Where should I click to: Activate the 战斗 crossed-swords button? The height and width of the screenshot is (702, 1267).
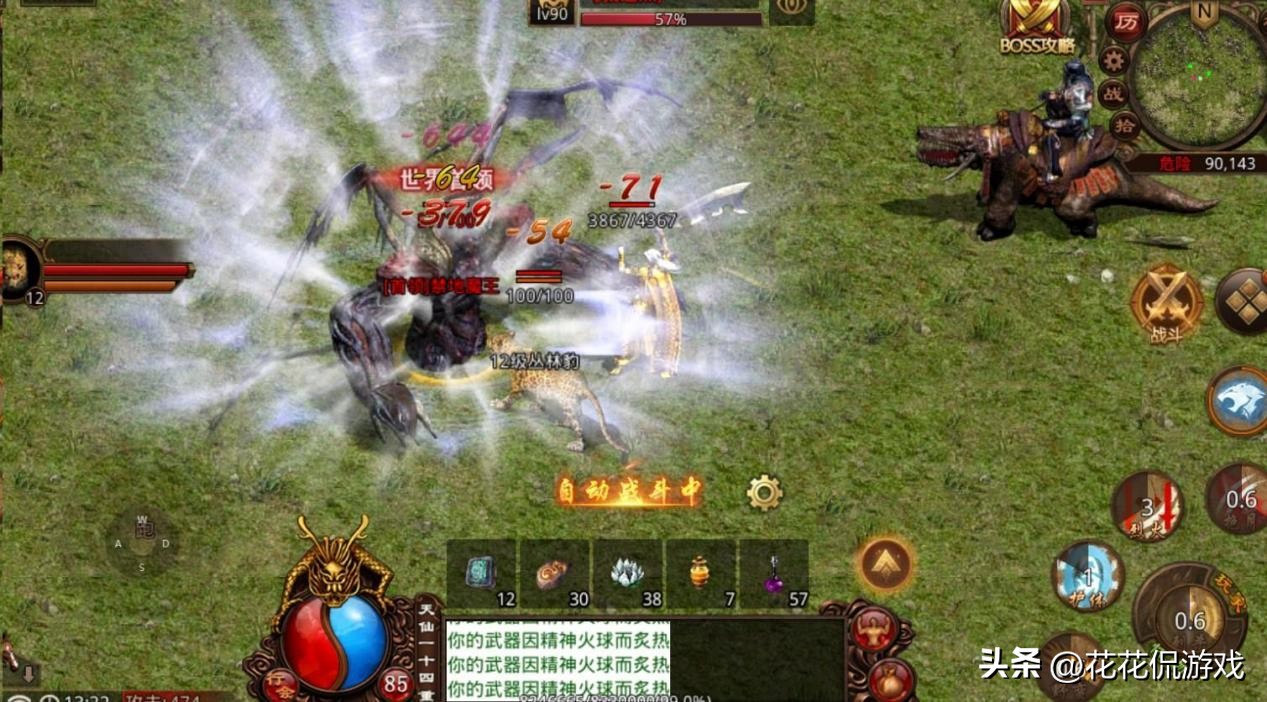click(1167, 303)
